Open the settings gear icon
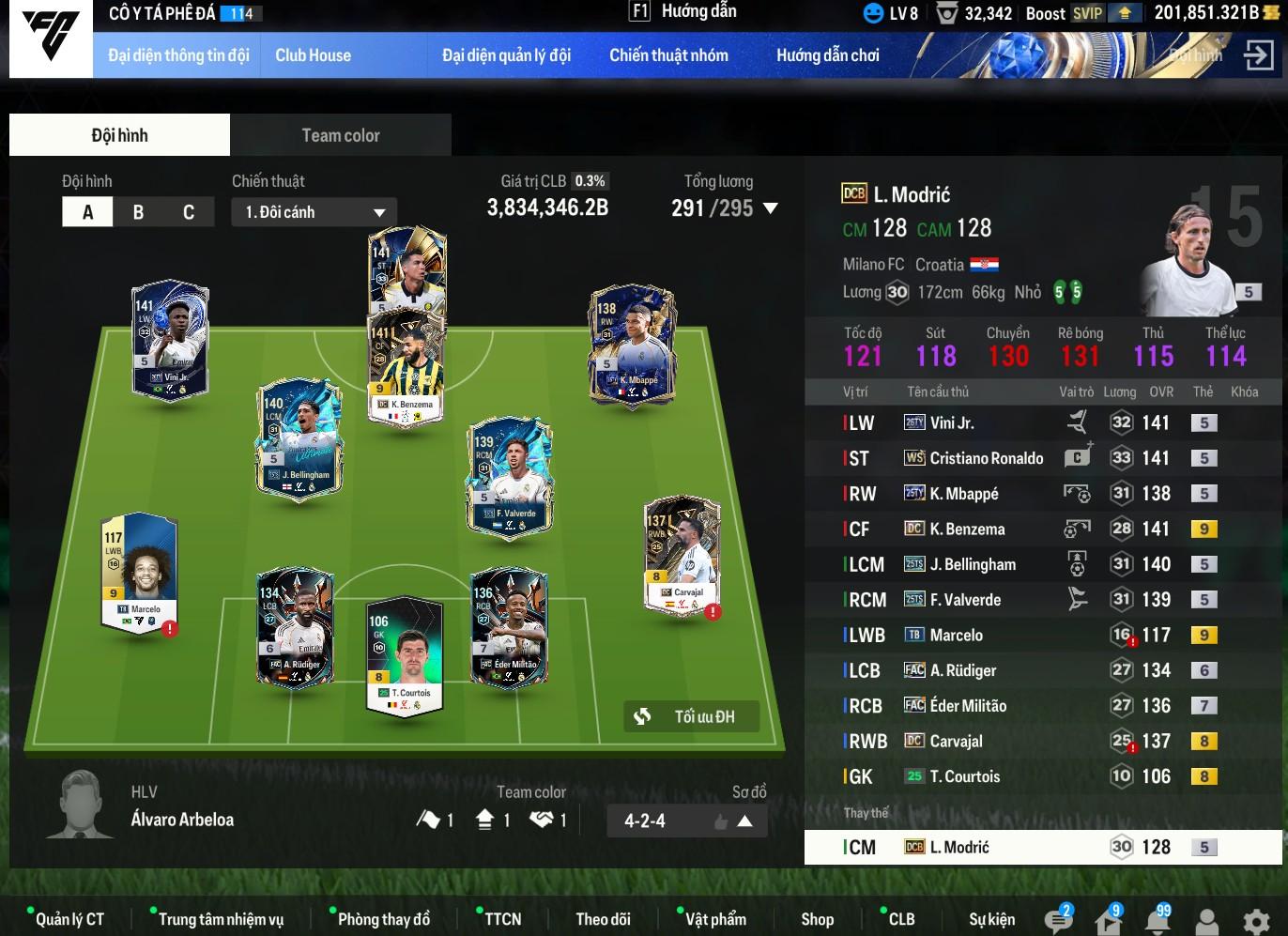The image size is (1288, 936). 1256,921
